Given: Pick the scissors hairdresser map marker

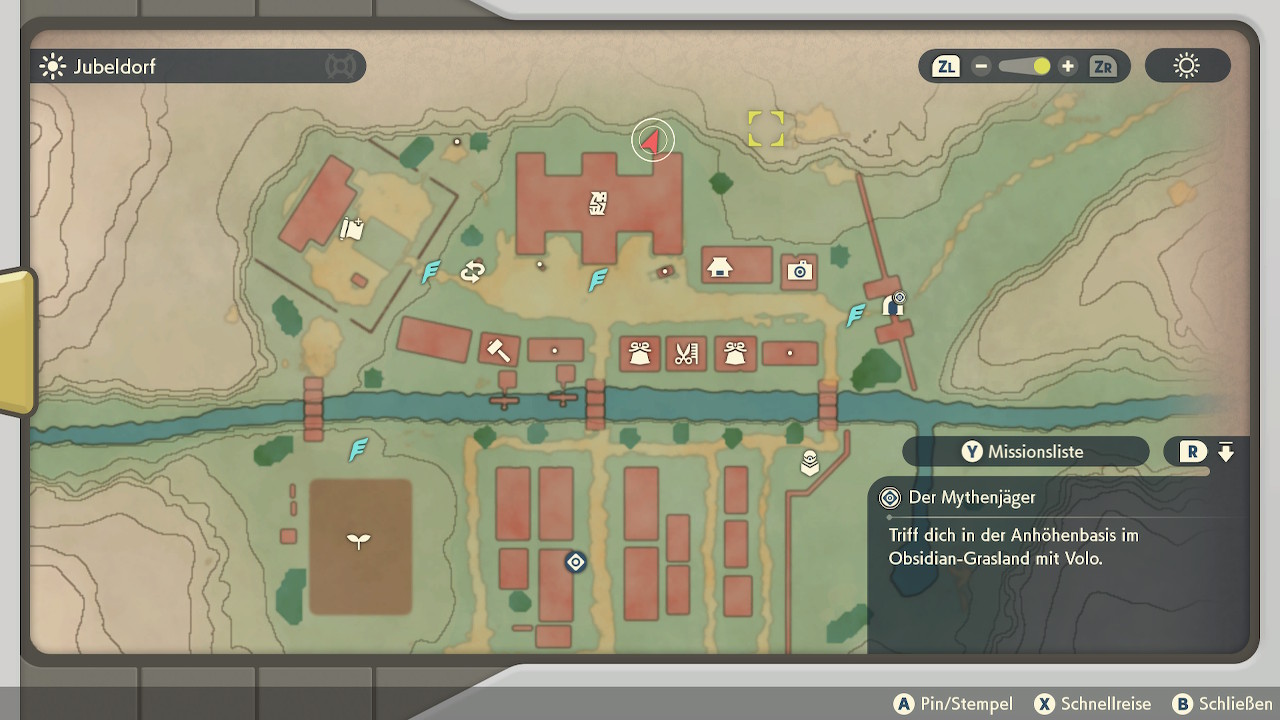Looking at the screenshot, I should click(685, 353).
